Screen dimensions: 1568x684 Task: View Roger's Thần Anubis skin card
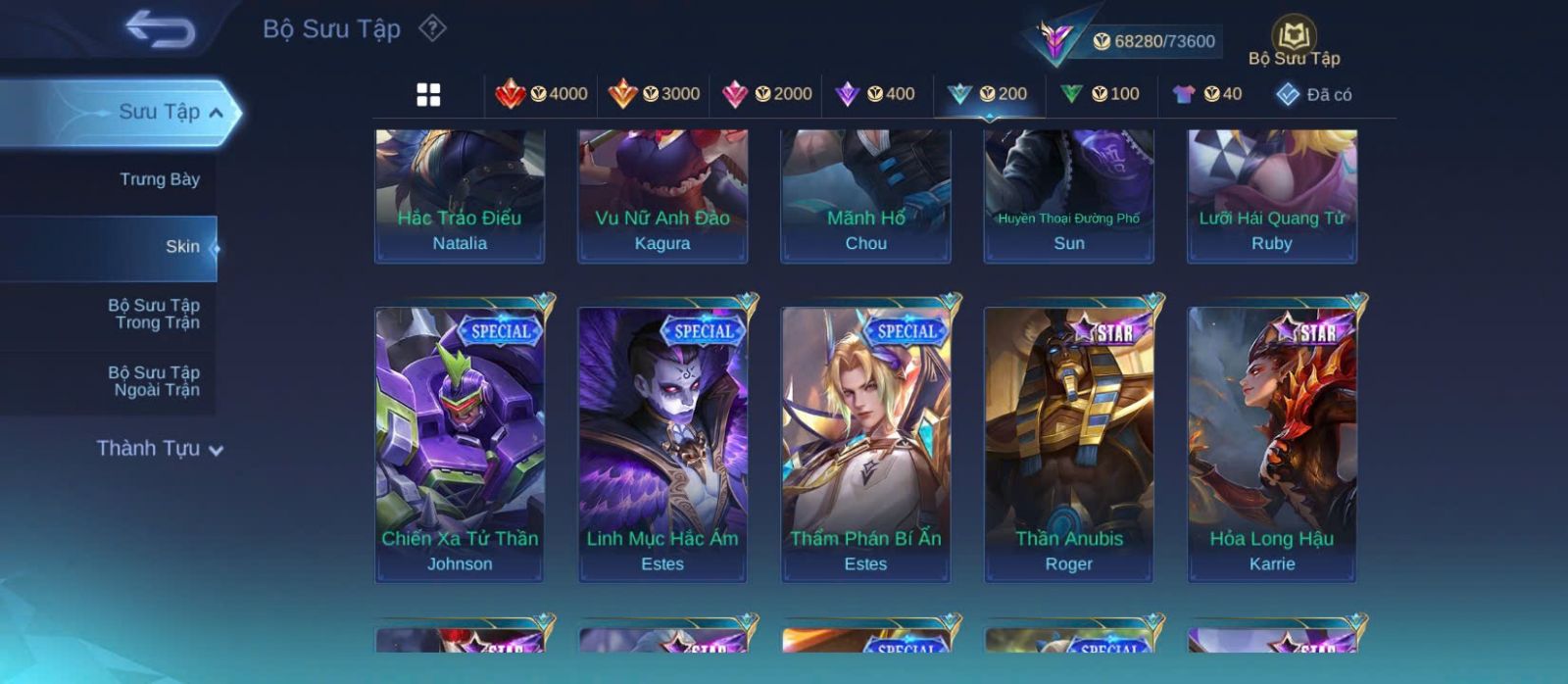click(x=1068, y=444)
